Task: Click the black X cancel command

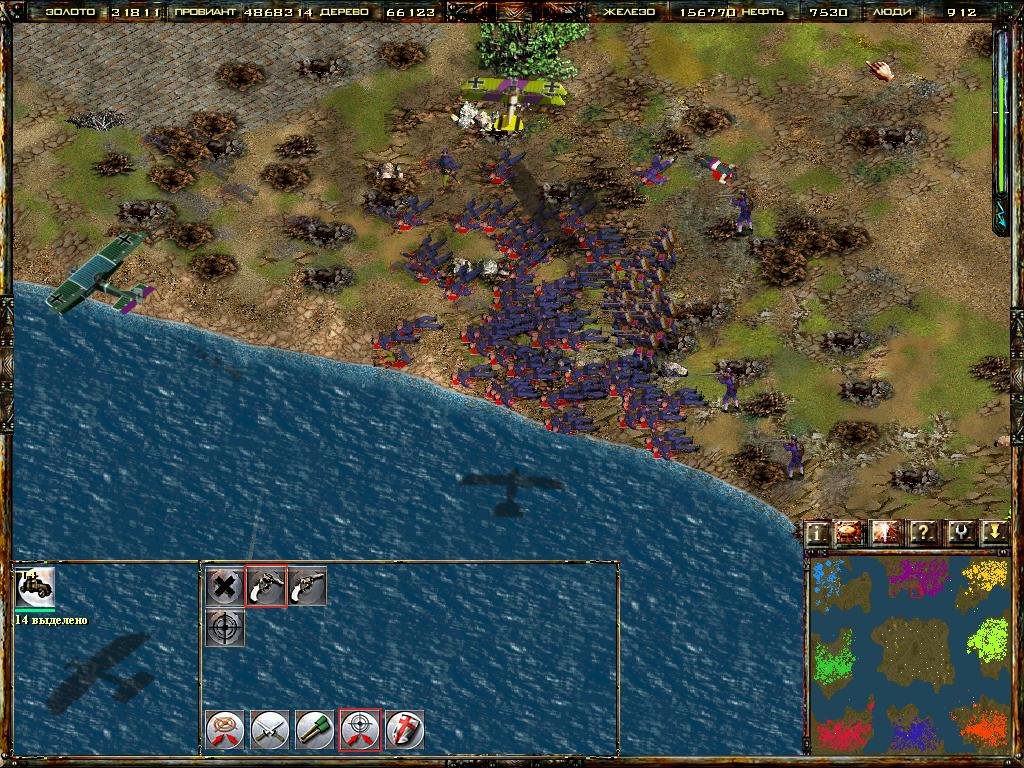Action: coord(225,587)
